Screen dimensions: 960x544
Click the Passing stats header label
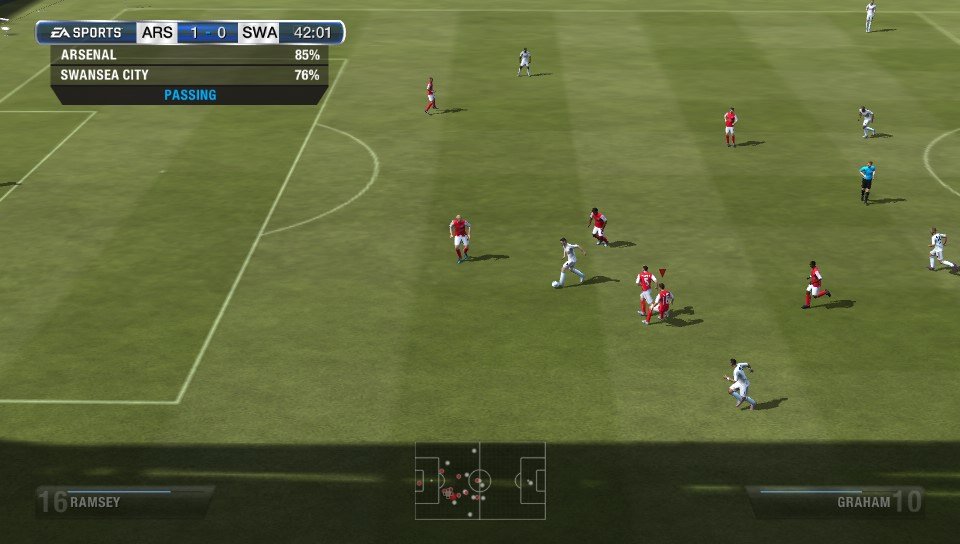(190, 95)
